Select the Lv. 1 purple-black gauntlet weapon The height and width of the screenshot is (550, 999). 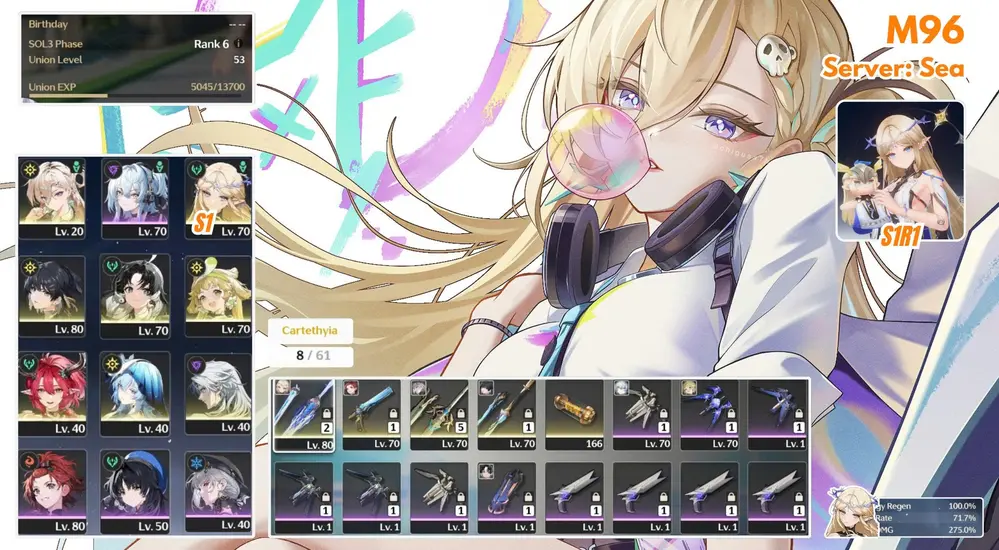[x=506, y=495]
